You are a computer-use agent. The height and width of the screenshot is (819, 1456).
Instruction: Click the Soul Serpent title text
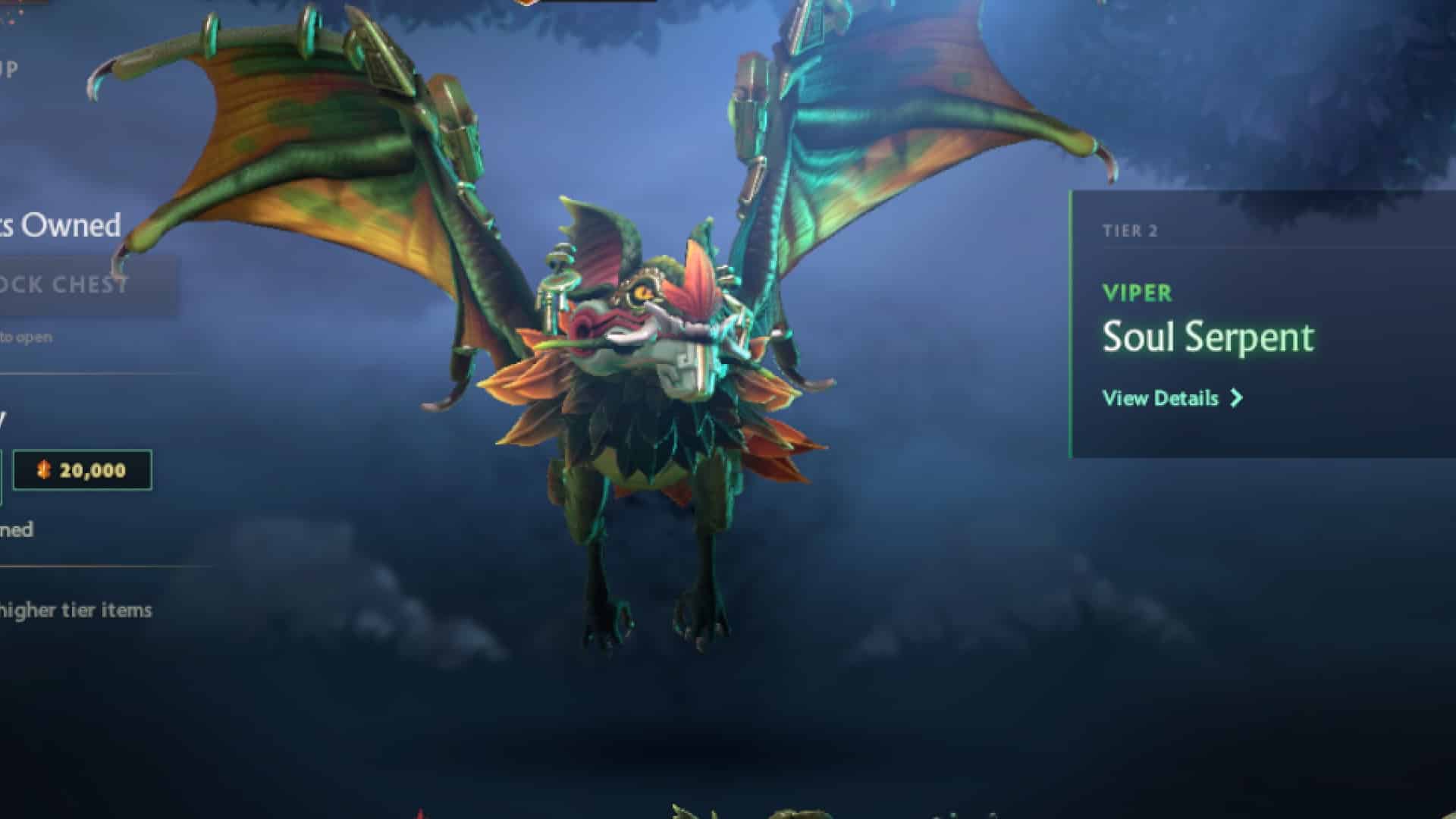click(x=1209, y=337)
